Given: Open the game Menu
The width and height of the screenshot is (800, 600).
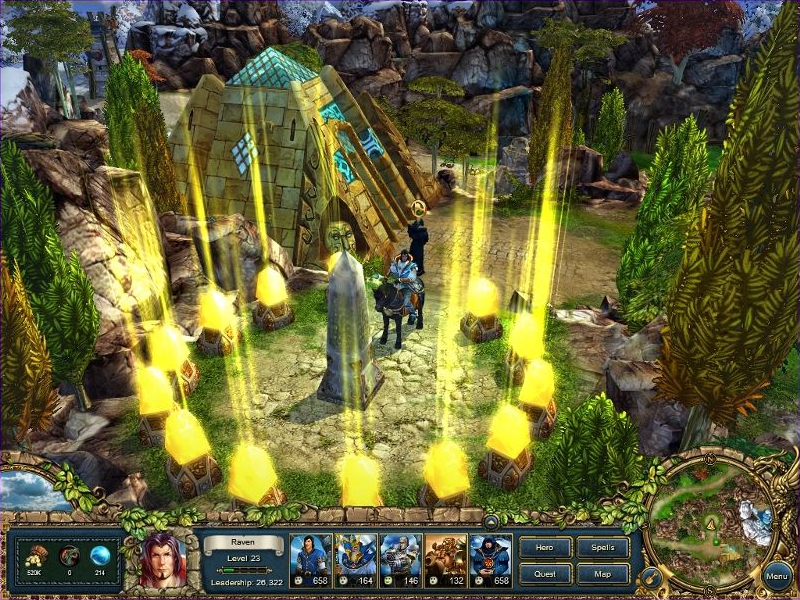Looking at the screenshot, I should pos(777,576).
